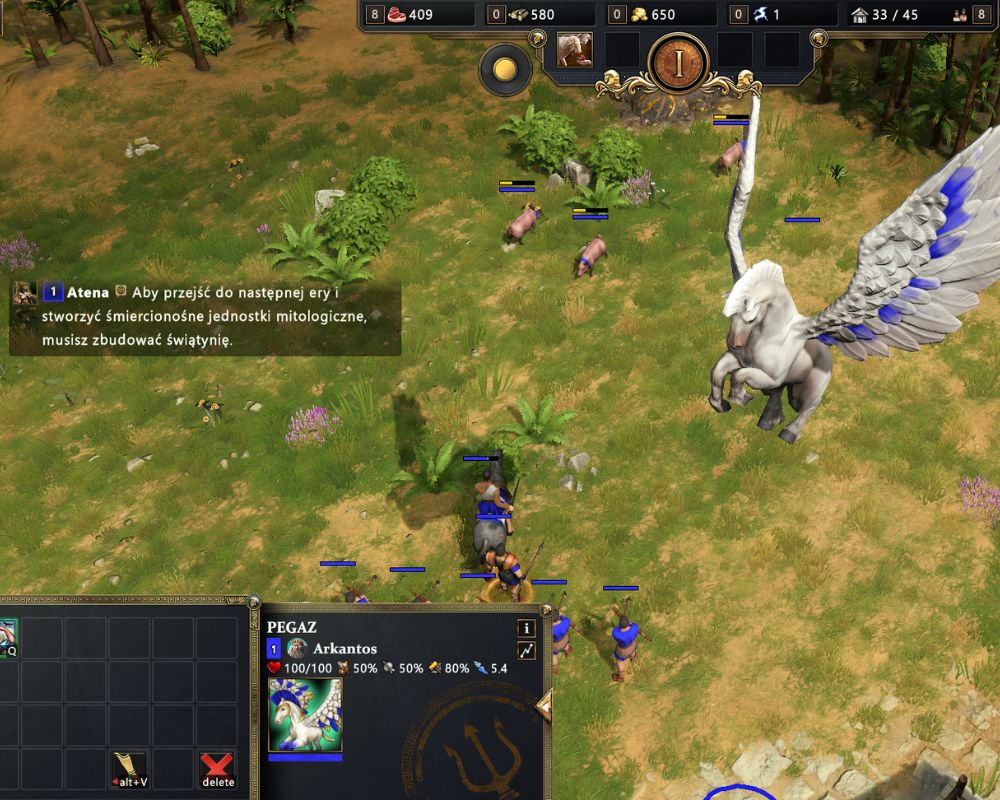
Task: Select the horse-feeding god power slot
Action: (x=574, y=50)
